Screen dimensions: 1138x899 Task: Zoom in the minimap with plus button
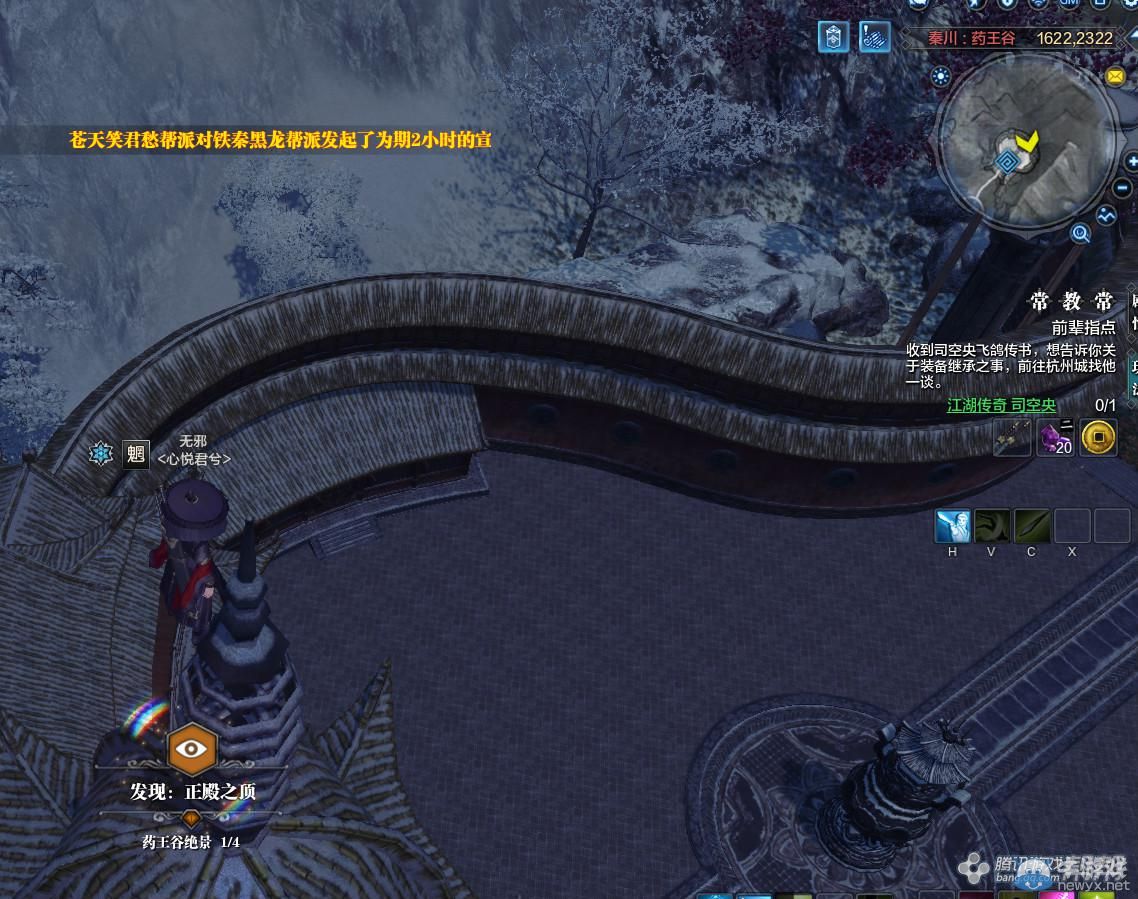[1131, 161]
